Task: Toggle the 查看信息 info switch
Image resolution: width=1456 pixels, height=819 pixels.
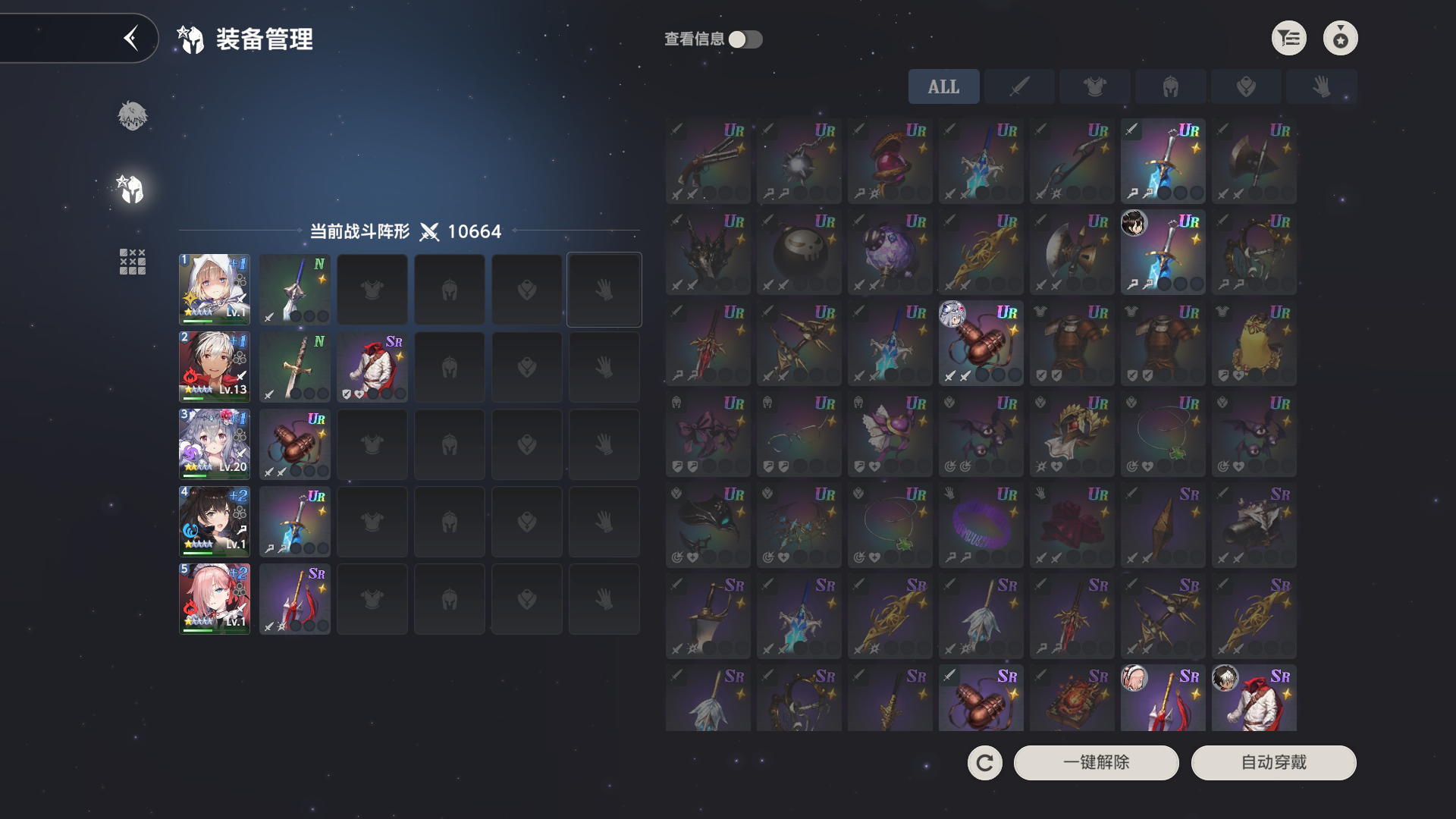Action: (745, 39)
